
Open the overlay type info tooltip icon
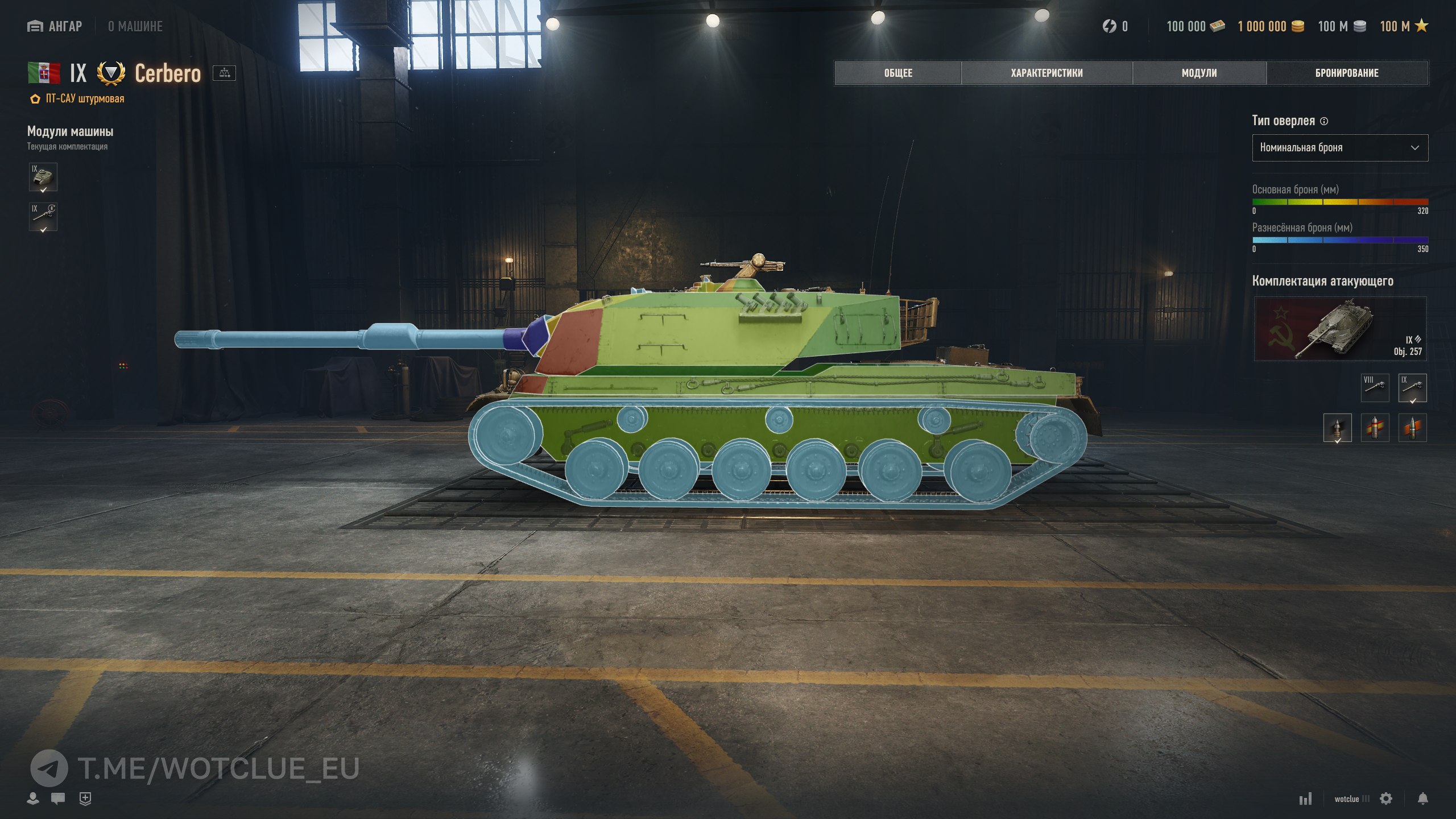point(1324,121)
